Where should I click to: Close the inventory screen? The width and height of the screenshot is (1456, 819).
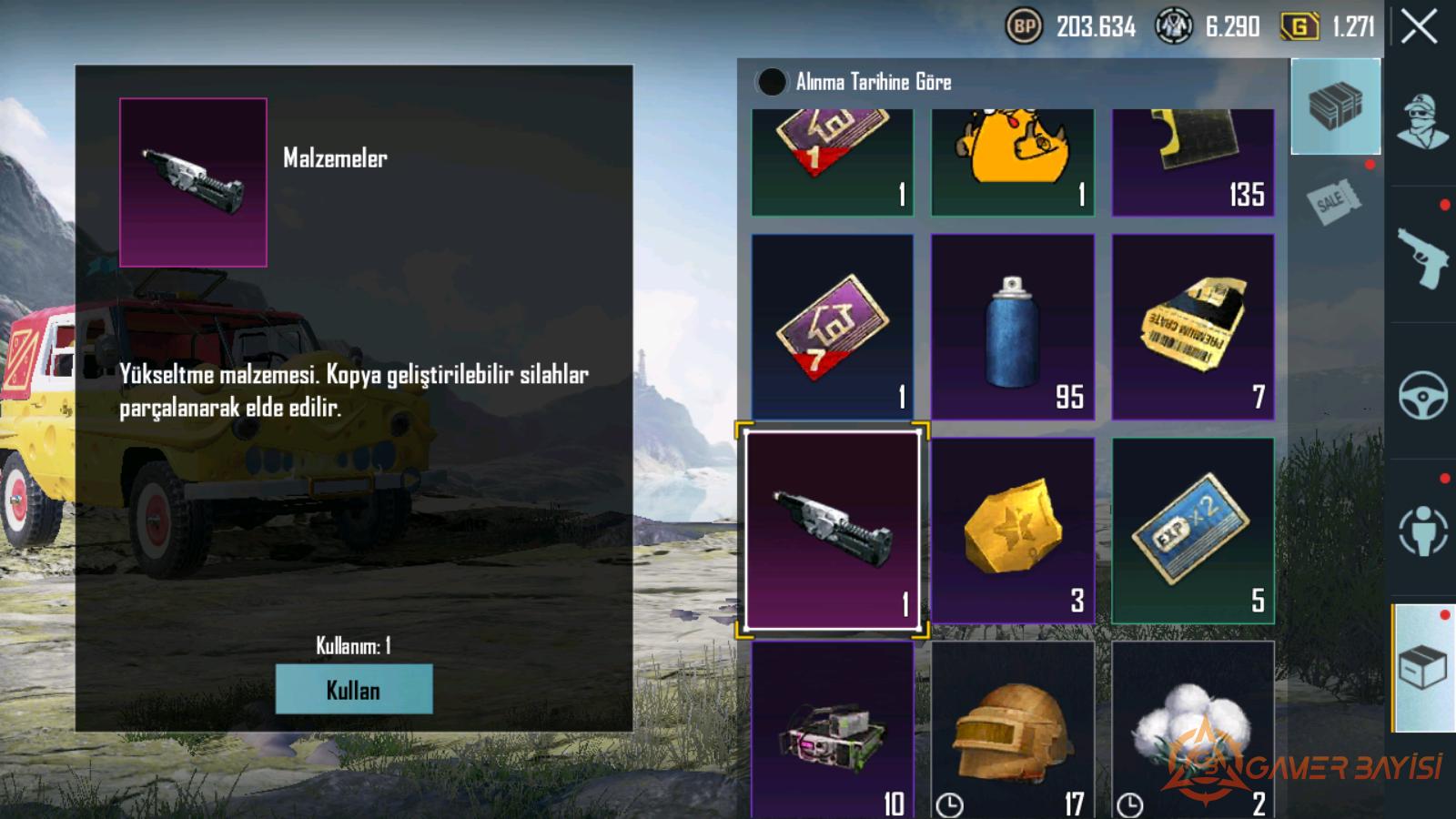click(x=1419, y=26)
